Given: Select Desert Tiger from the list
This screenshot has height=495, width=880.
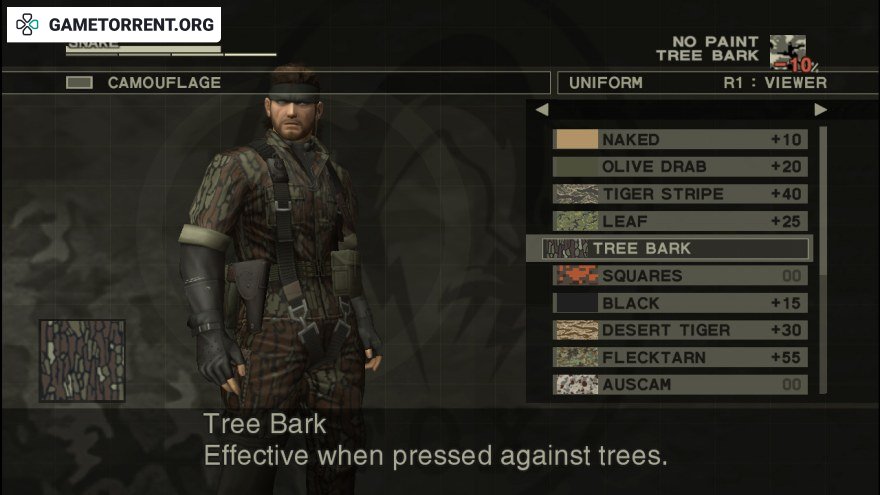Looking at the screenshot, I should tap(680, 330).
